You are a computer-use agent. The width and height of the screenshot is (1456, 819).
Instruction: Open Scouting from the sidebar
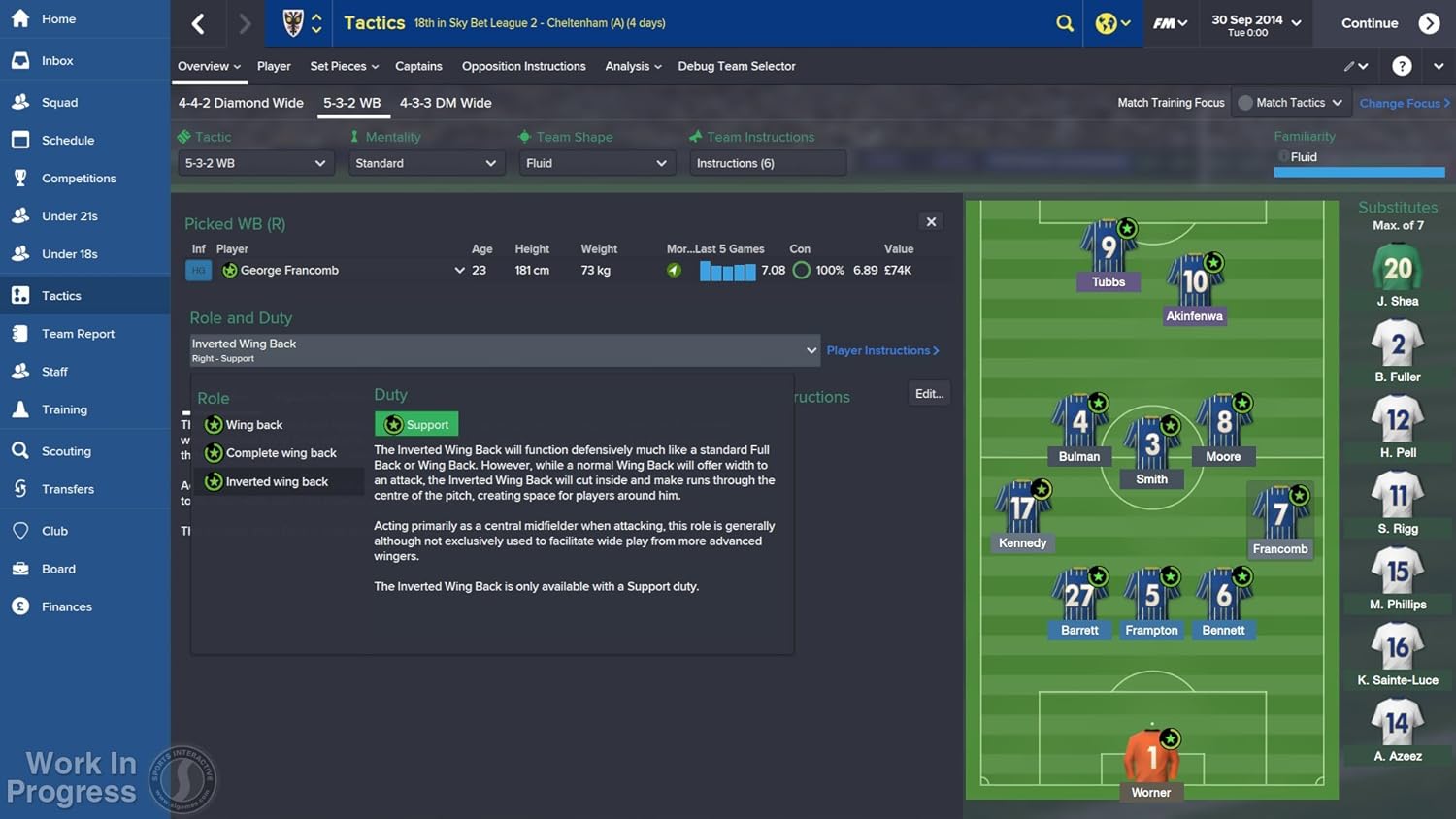(66, 450)
